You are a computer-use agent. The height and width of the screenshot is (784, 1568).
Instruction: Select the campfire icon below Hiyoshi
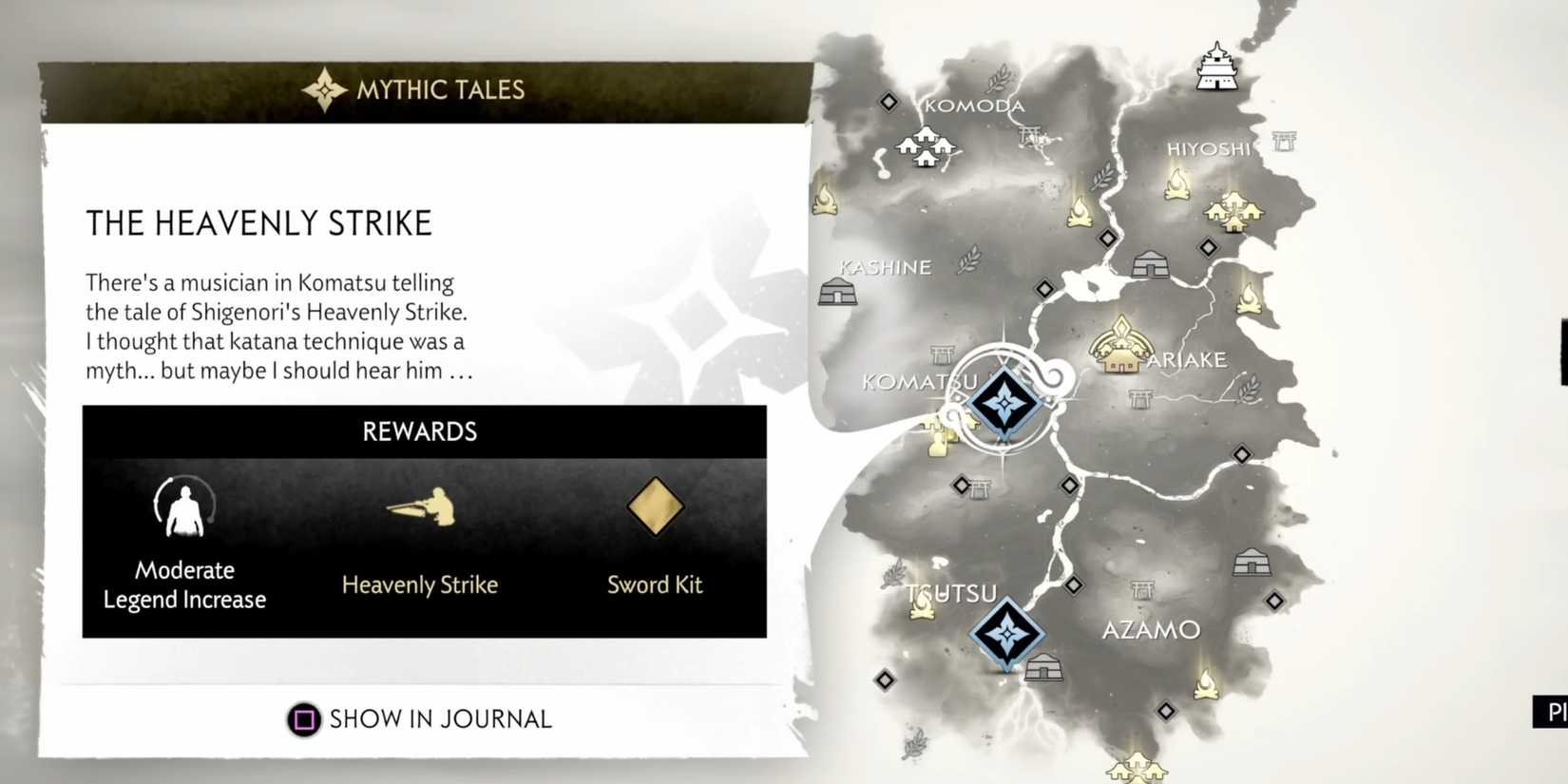click(1176, 185)
